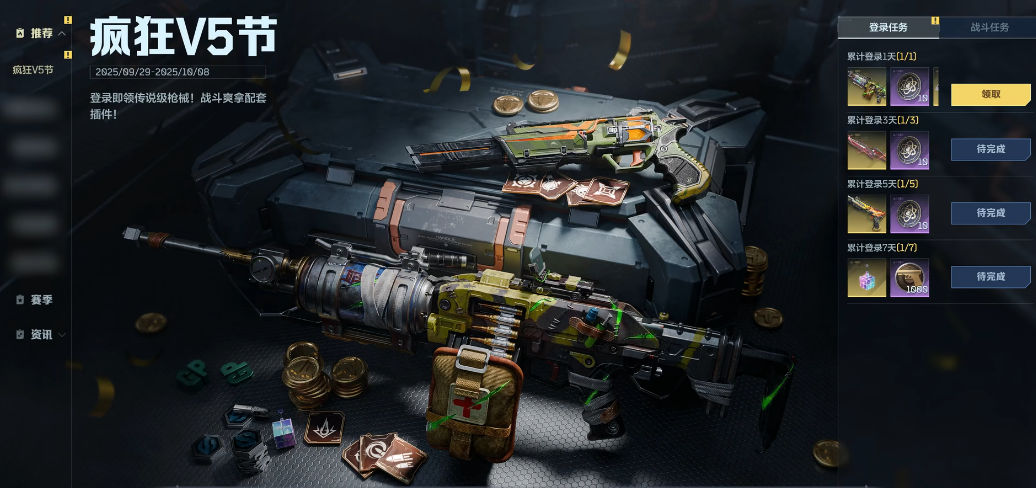
Task: Expand the 资讯 sidebar category
Action: click(x=42, y=334)
